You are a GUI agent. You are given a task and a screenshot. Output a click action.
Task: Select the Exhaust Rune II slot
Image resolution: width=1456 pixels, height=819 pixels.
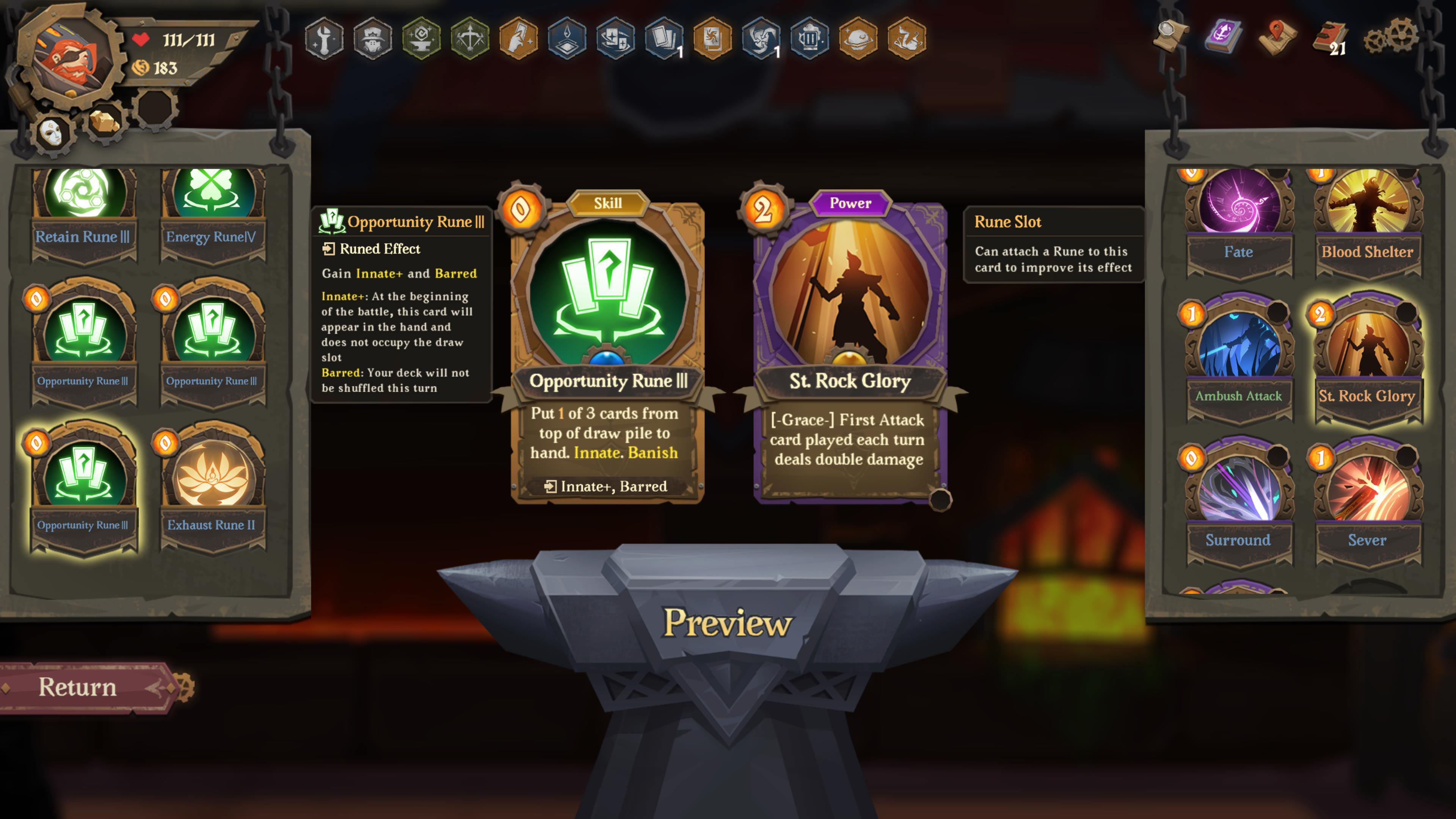pyautogui.click(x=212, y=480)
